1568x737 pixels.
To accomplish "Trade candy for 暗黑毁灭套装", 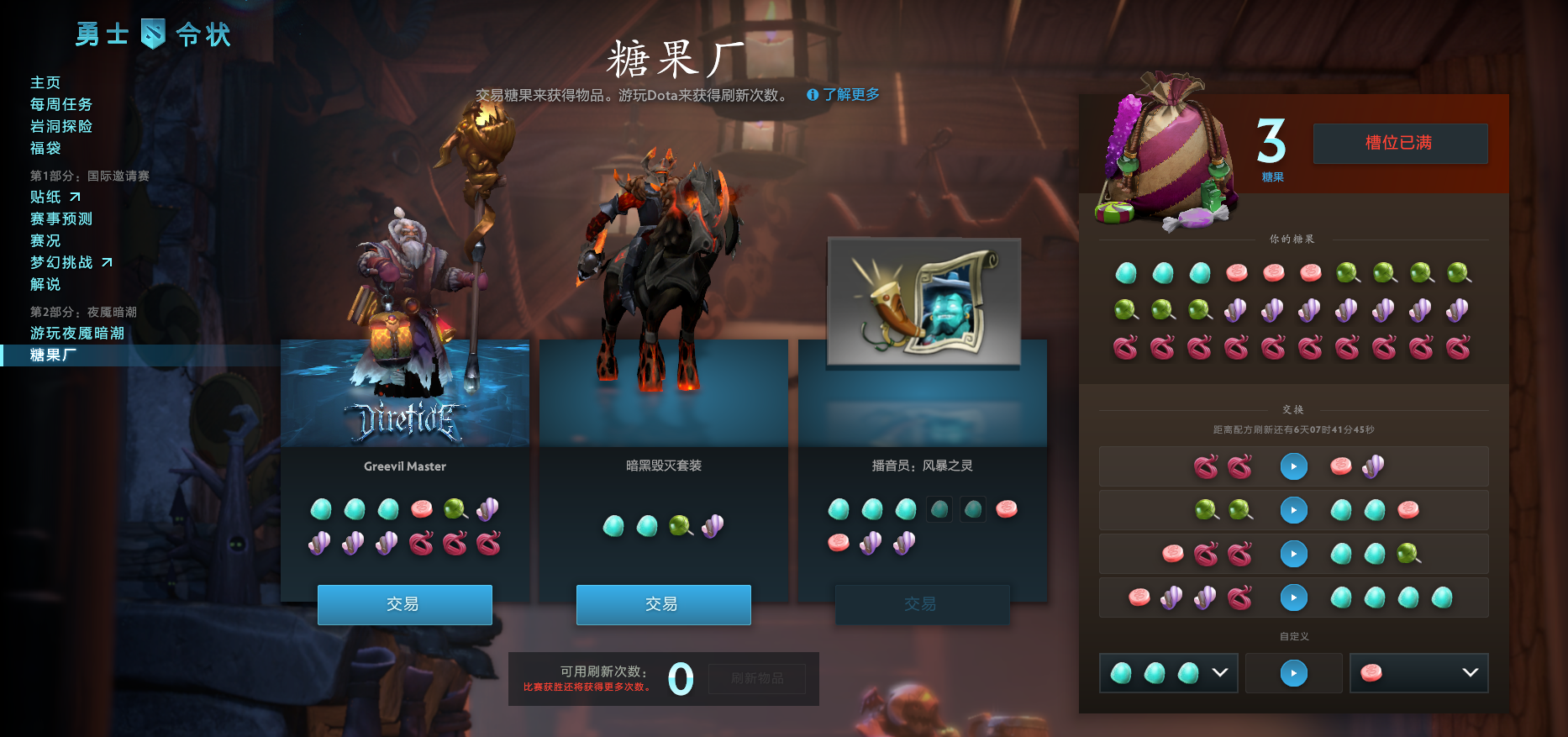I will click(663, 604).
